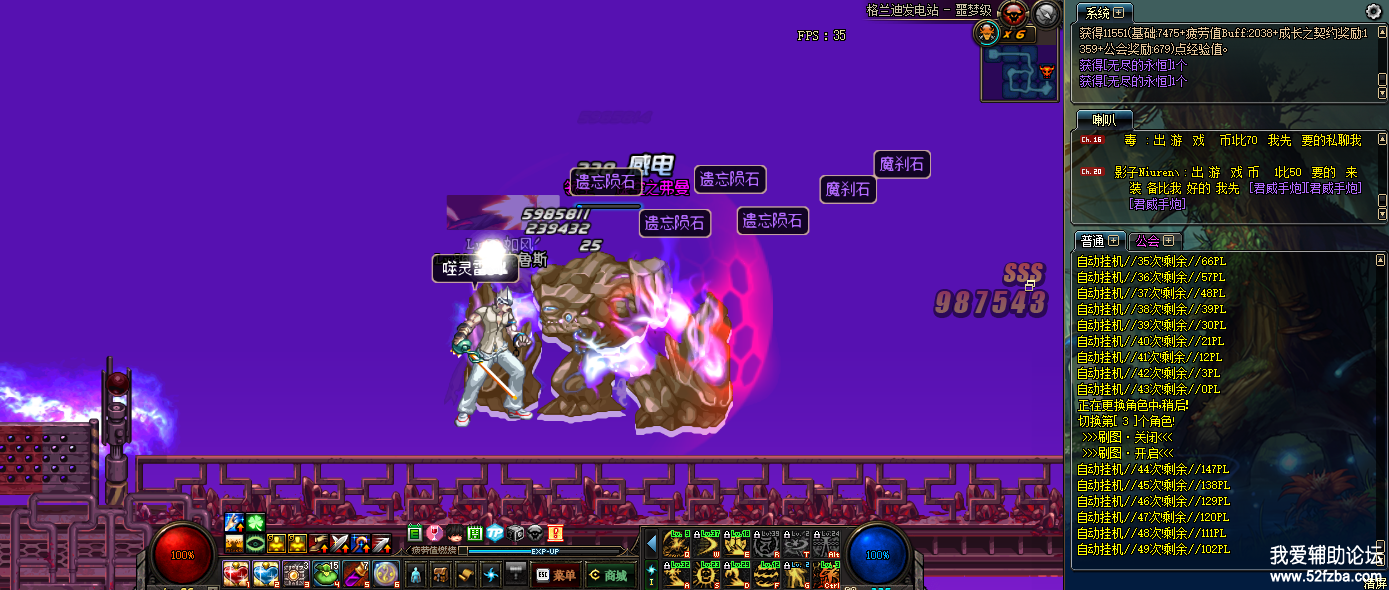
Task: Open the TP icon in the buff row
Action: [x=493, y=534]
